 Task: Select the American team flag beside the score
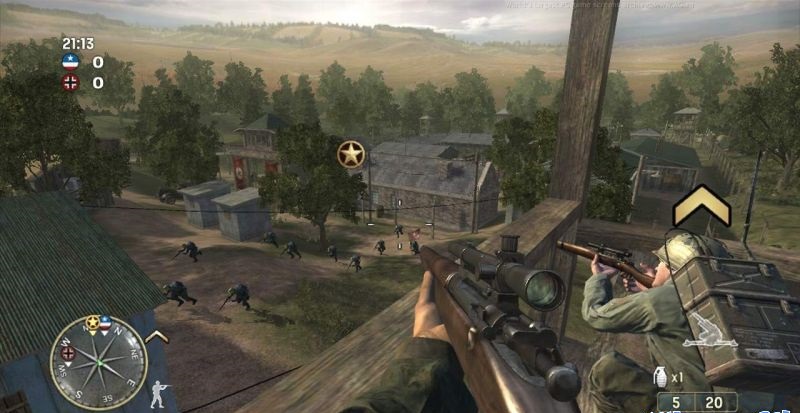point(70,62)
